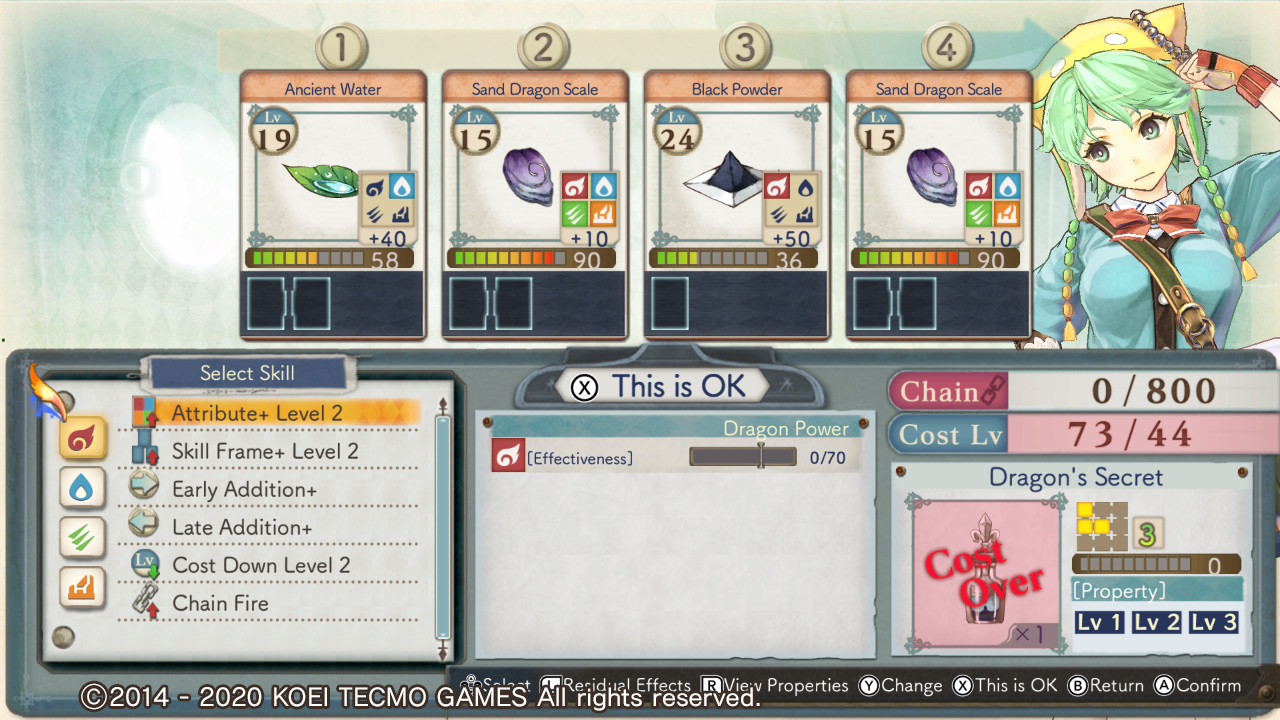1280x720 pixels.
Task: Select Cost Down Level 2 skill
Action: coord(261,565)
